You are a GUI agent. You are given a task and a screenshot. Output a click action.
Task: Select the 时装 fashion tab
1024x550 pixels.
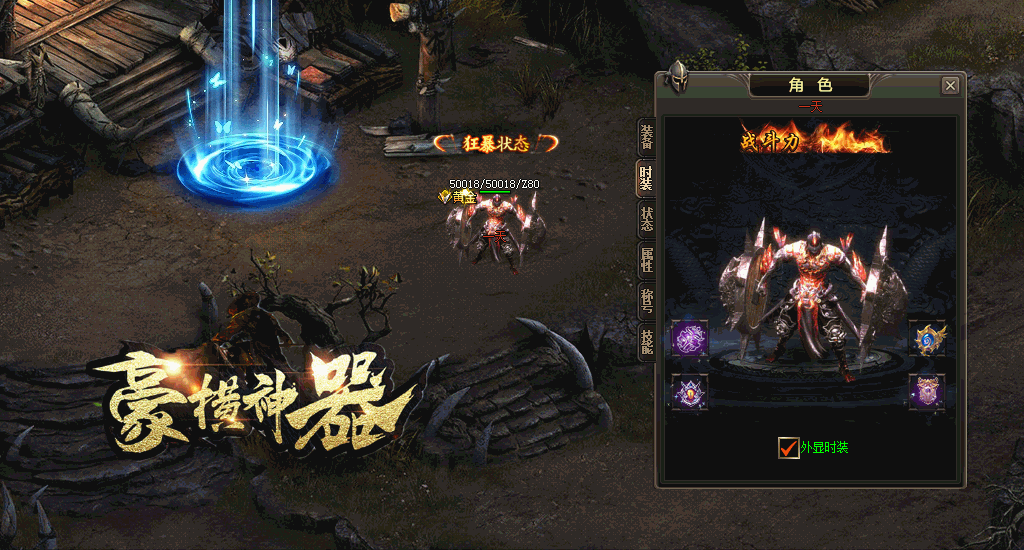646,178
